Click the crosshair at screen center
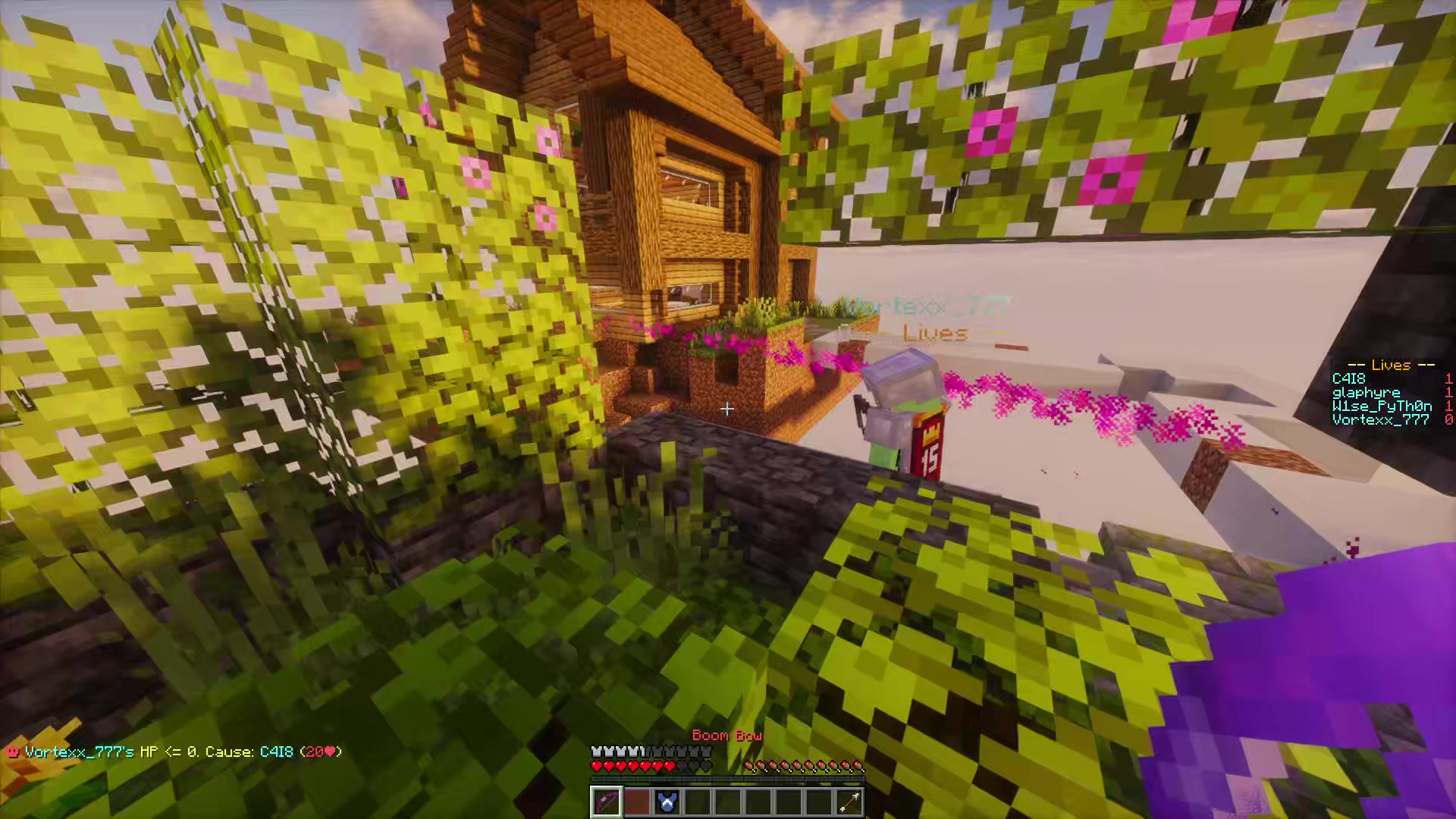 click(x=726, y=409)
